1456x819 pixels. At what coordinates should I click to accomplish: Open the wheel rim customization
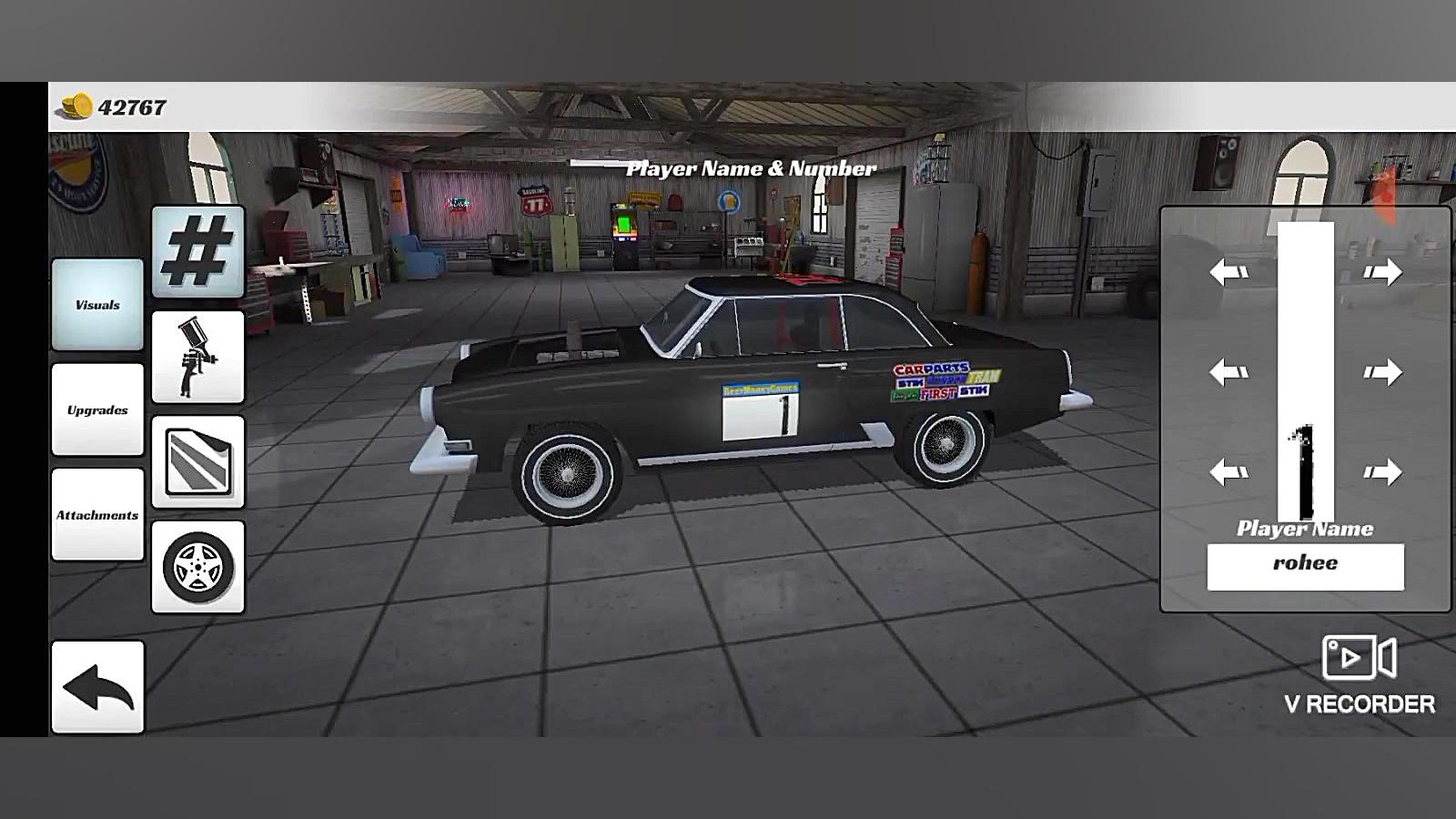198,567
